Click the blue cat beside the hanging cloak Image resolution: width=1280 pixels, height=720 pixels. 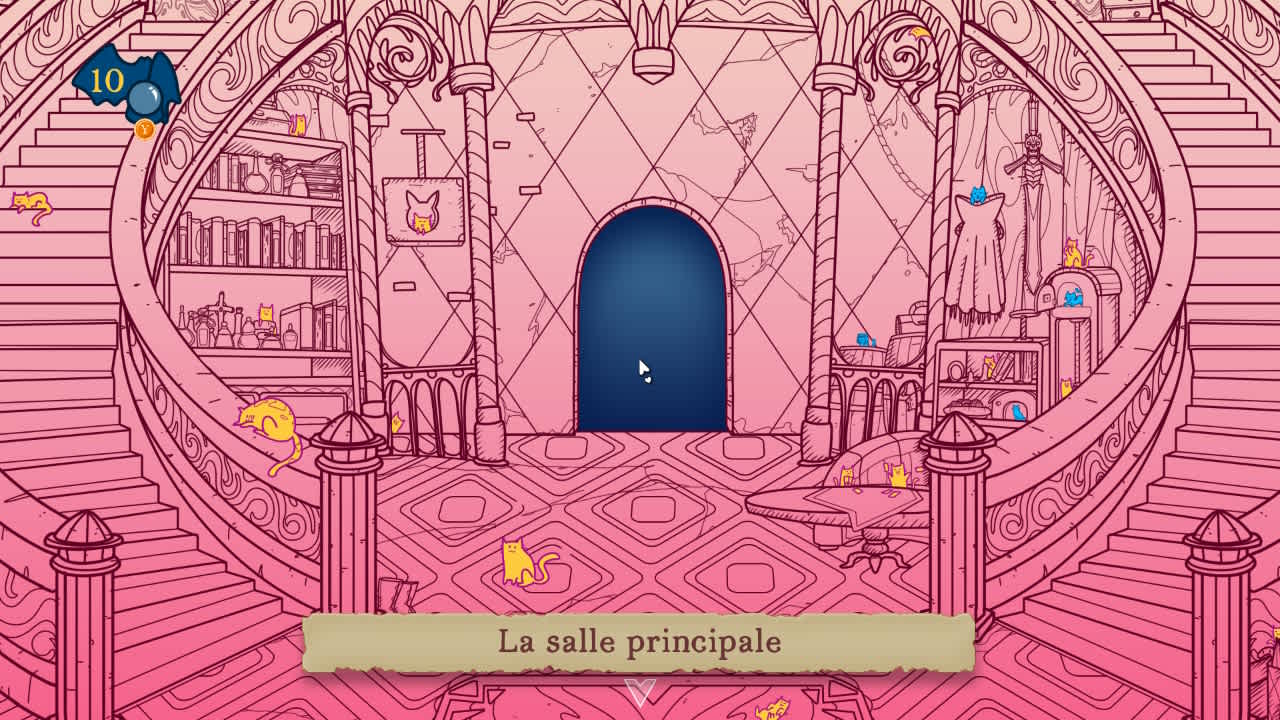pos(978,196)
